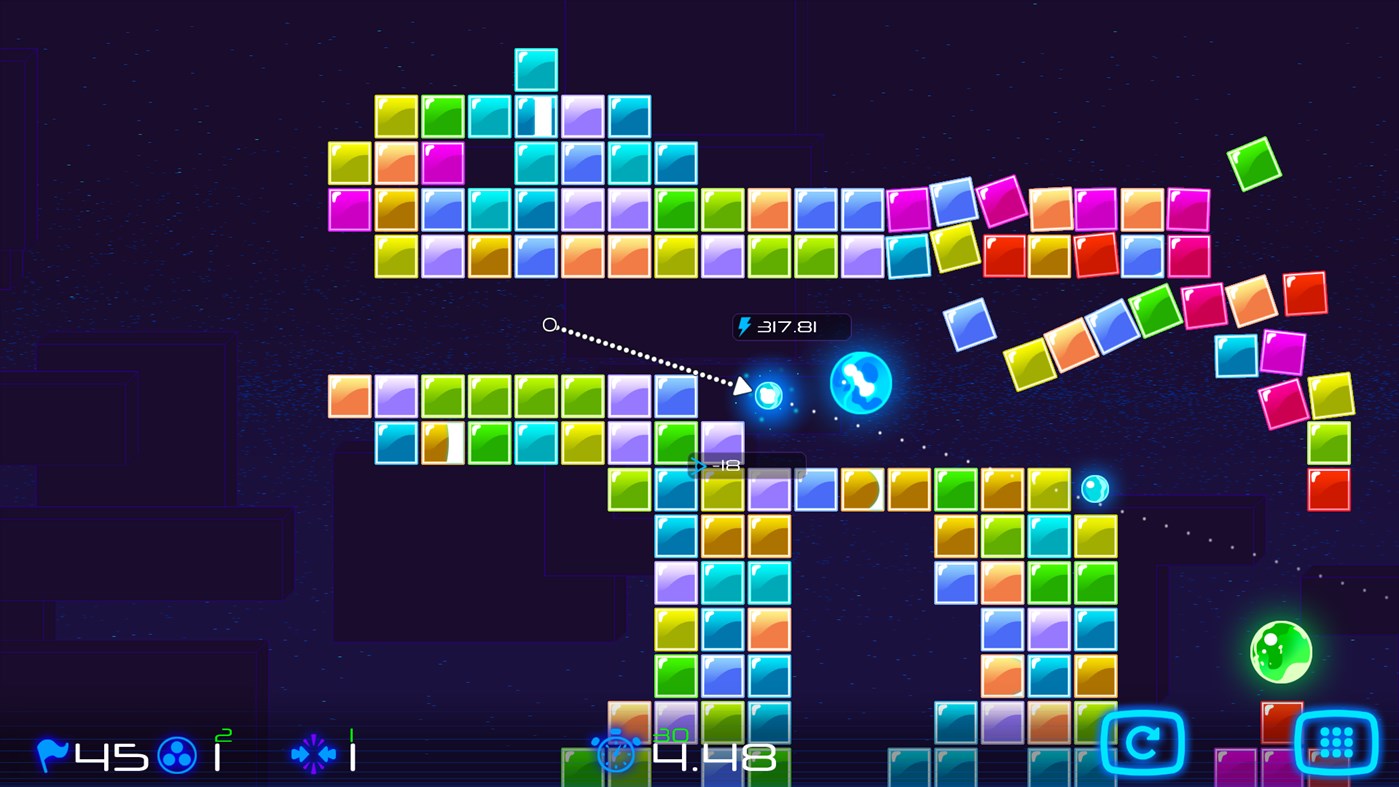Select the tilted green block top right
This screenshot has width=1399, height=787.
pos(1253,162)
